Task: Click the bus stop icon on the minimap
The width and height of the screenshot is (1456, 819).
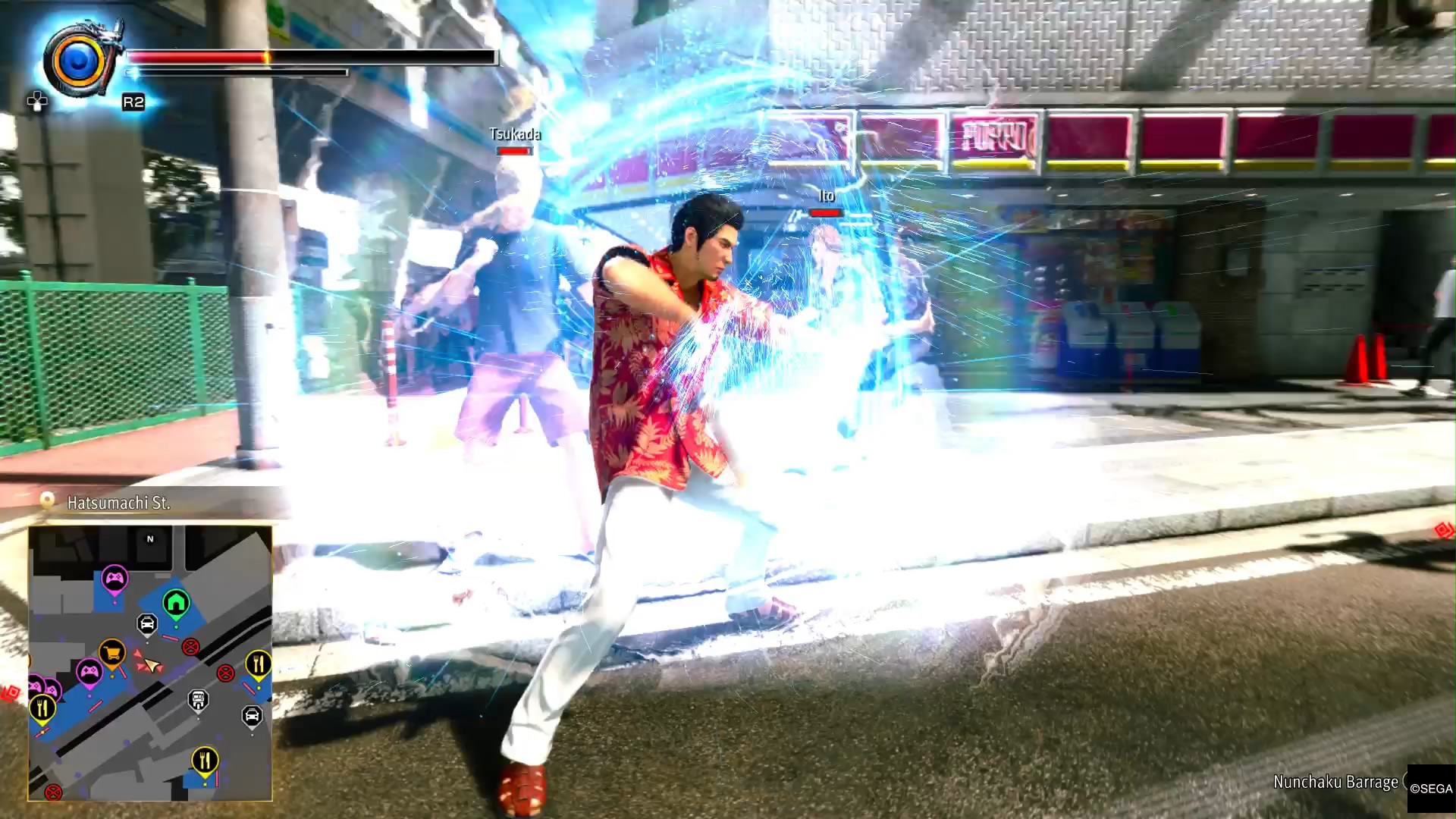Action: 198,698
